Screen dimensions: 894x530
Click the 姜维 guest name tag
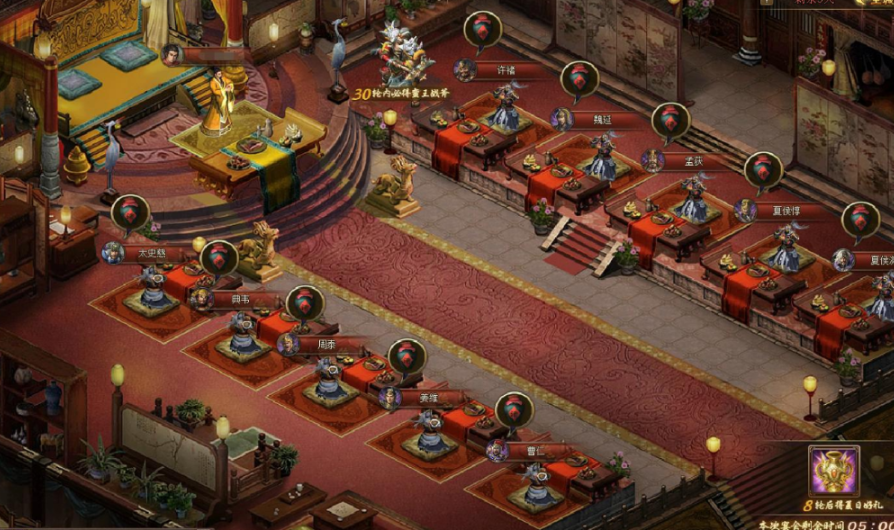427,398
